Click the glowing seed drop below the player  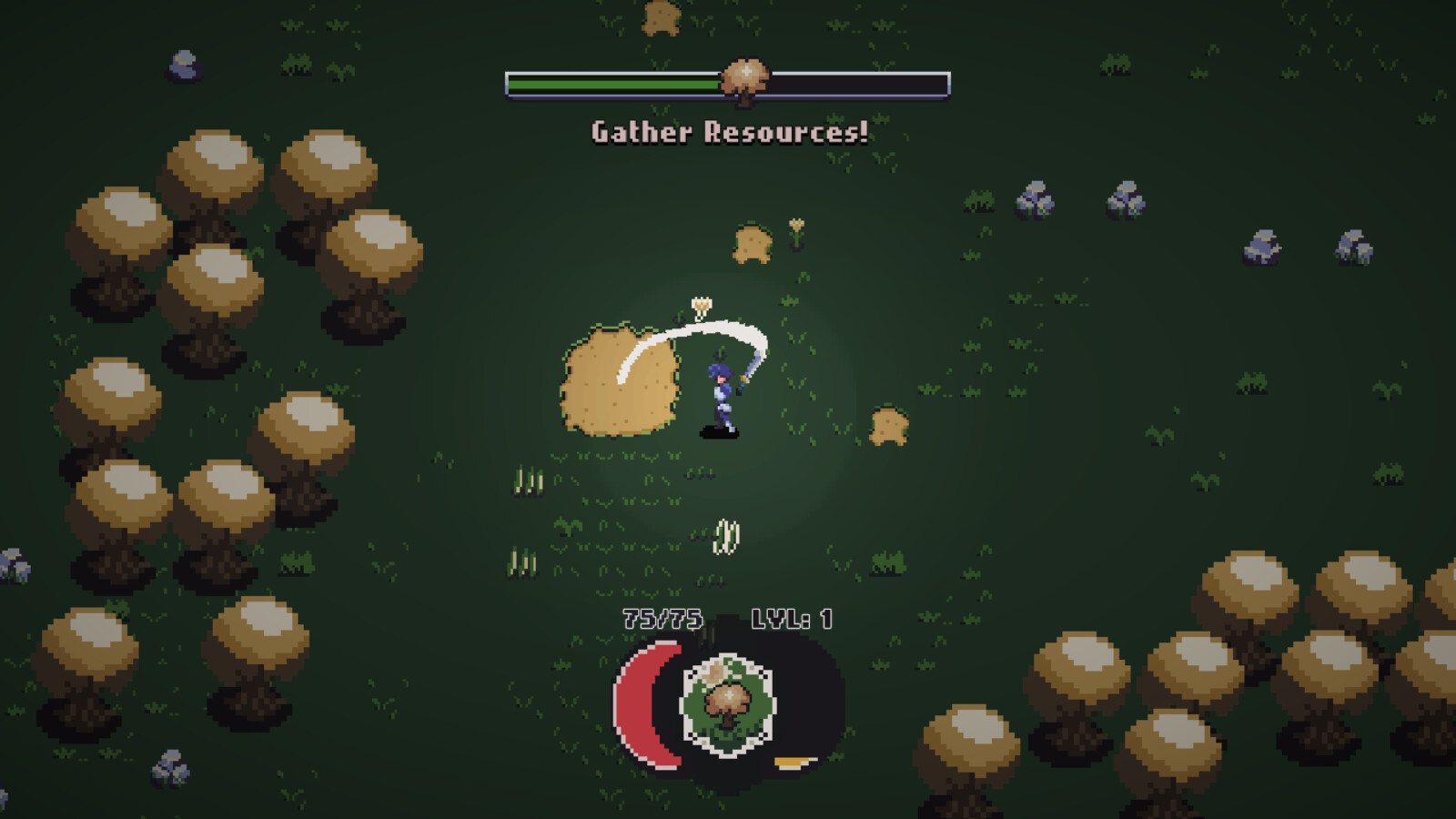click(725, 538)
